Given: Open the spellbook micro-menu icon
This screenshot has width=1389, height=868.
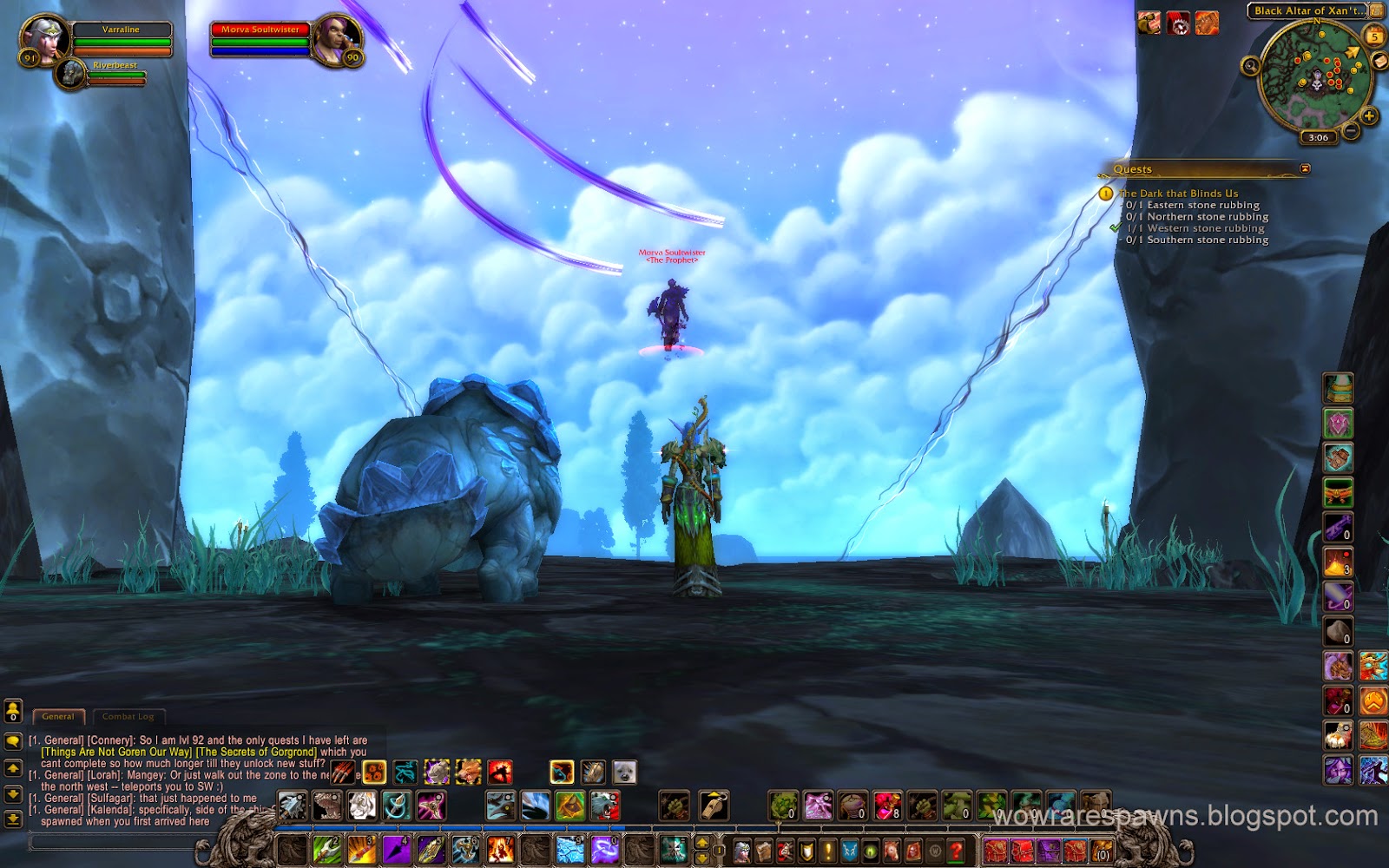Looking at the screenshot, I should 765,851.
